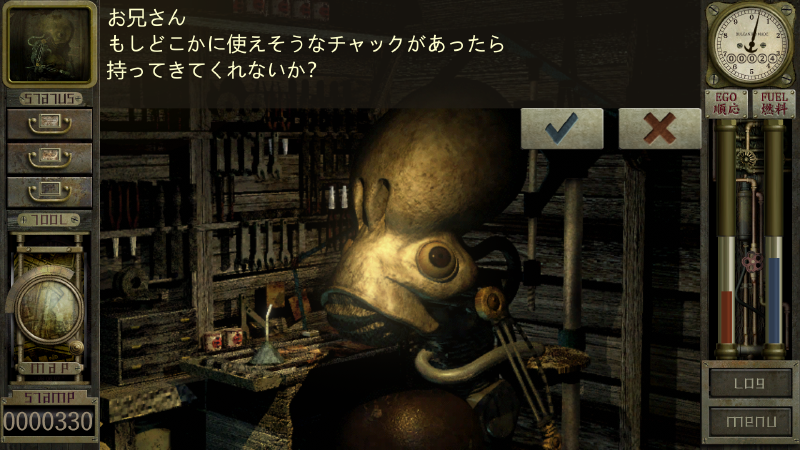The image size is (800, 450).
Task: Open the LOG panel
Action: pyautogui.click(x=749, y=381)
